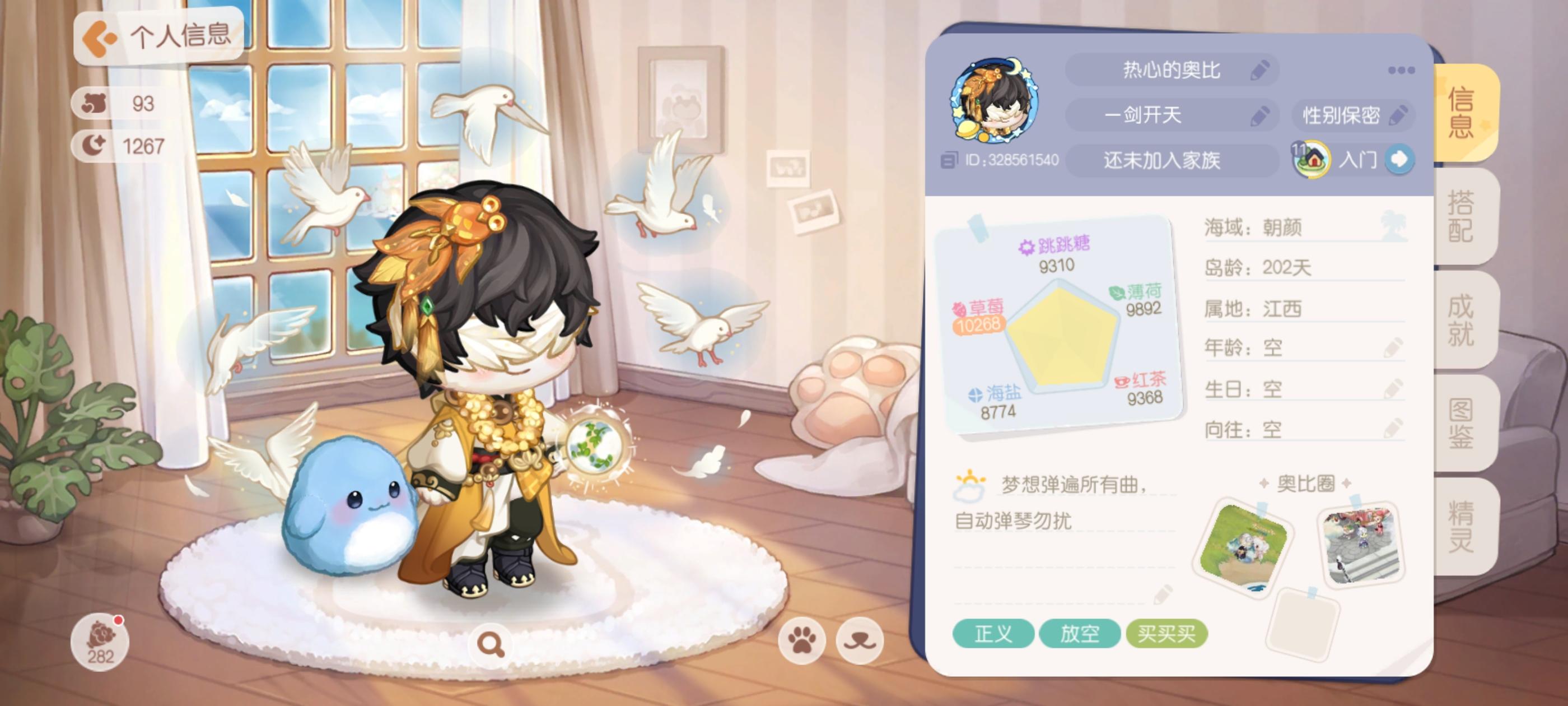
Task: Click the 正义 tag button
Action: point(994,634)
